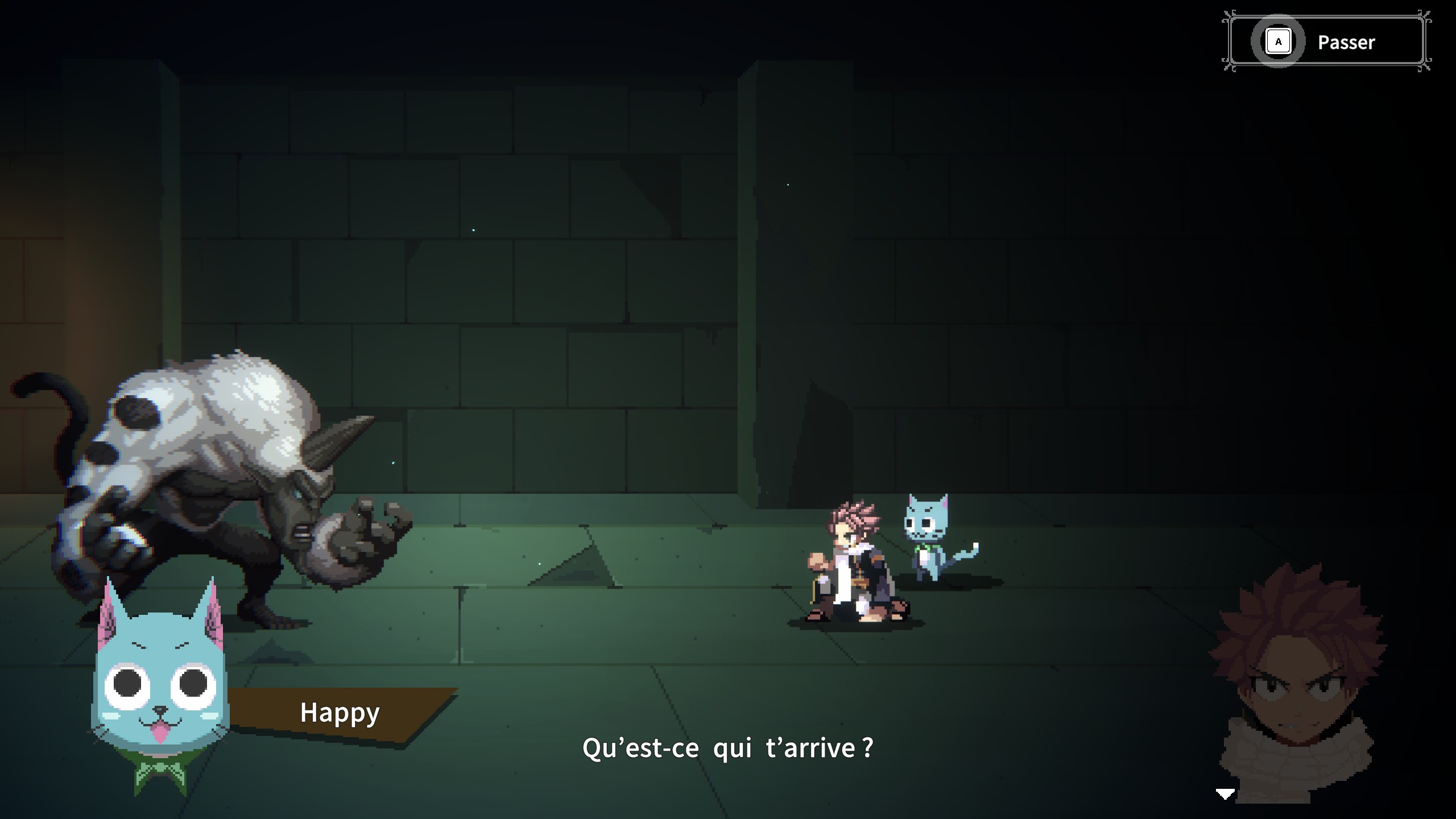Click the A button icon
This screenshot has height=819, width=1456.
tap(1279, 40)
